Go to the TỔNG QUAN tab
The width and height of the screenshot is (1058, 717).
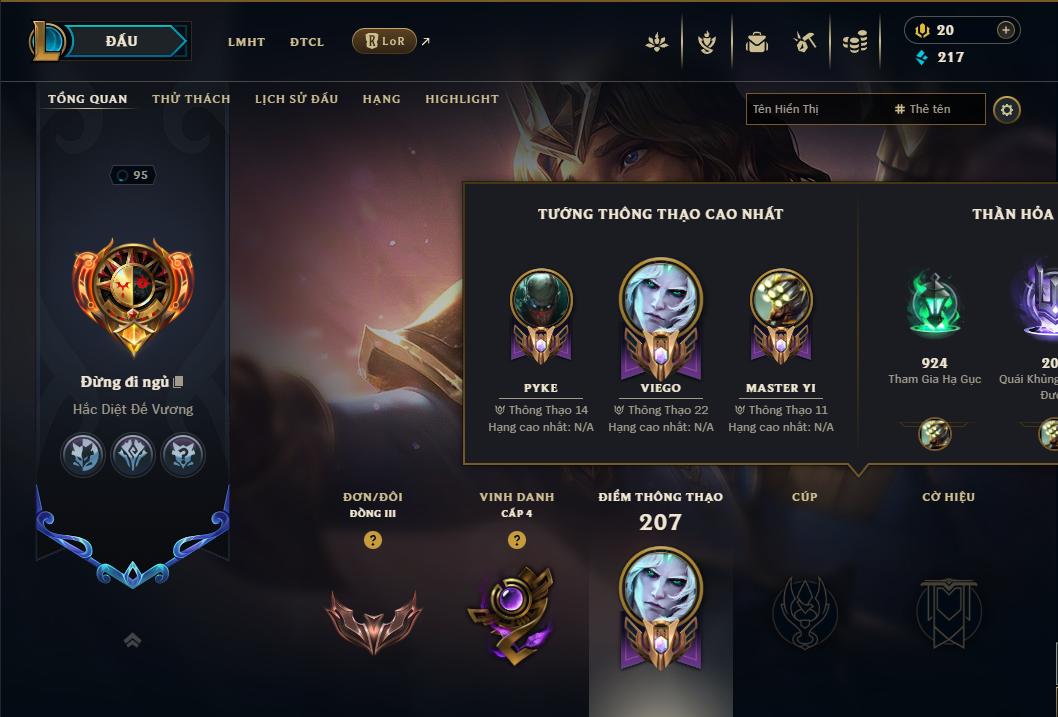click(88, 99)
